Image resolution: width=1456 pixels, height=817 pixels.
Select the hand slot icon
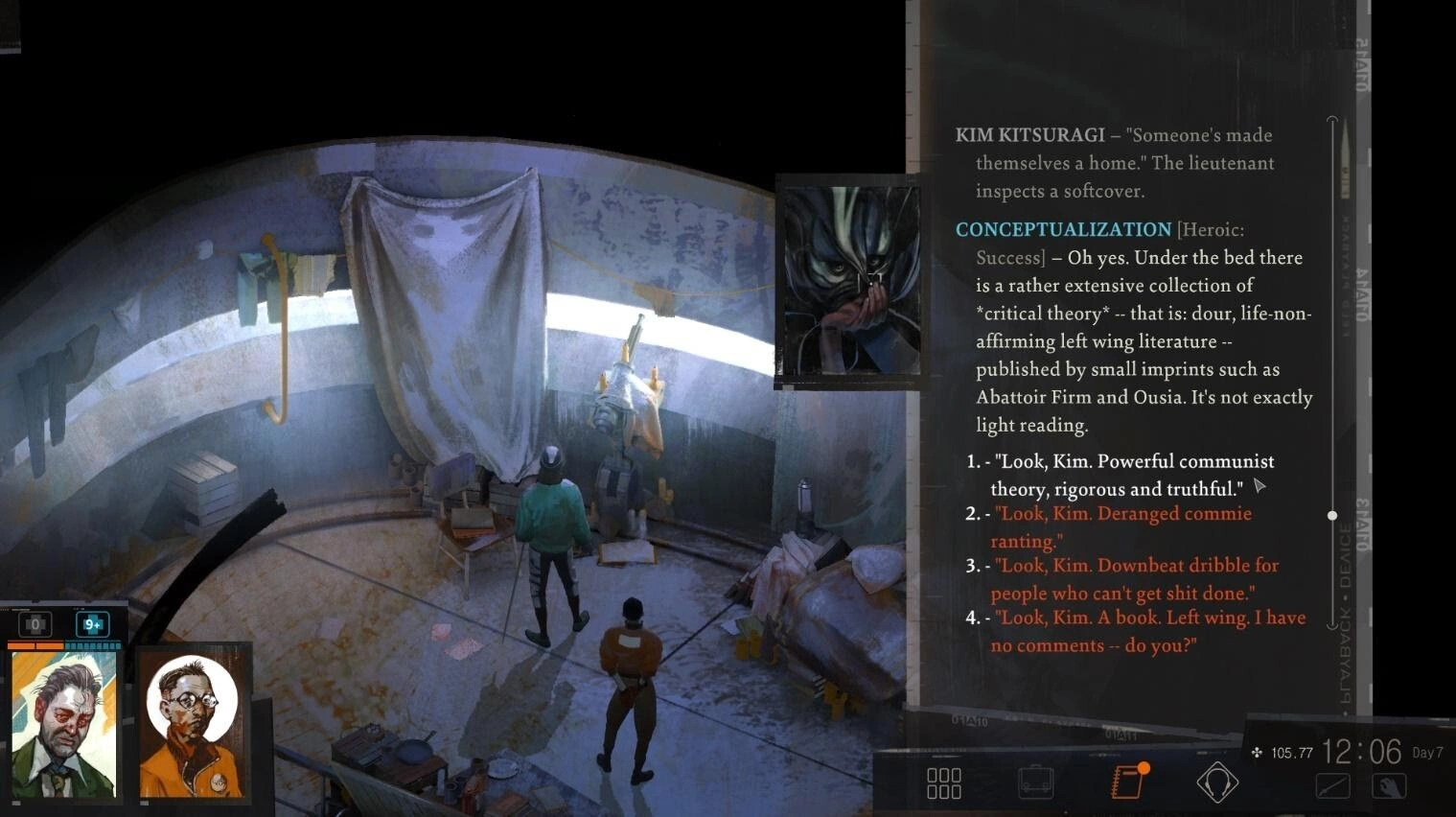point(1388,785)
